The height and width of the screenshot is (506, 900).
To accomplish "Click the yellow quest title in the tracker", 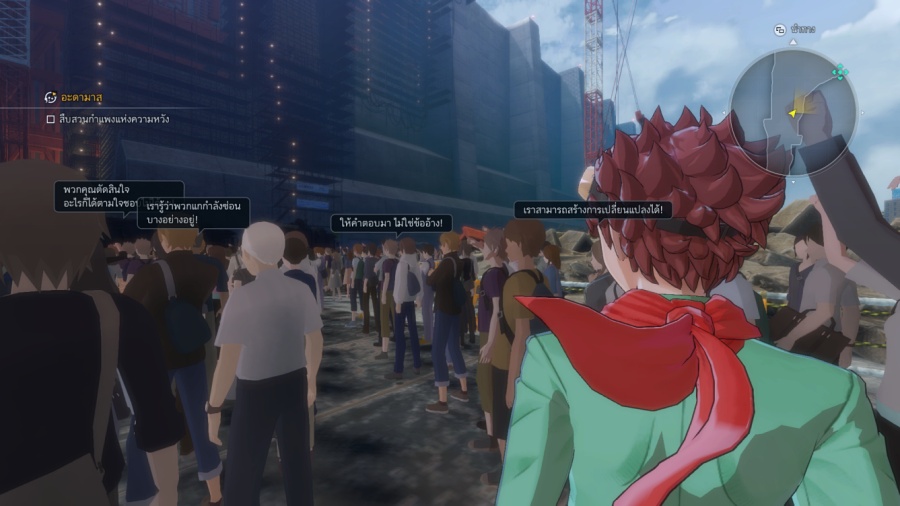I will 82,97.
